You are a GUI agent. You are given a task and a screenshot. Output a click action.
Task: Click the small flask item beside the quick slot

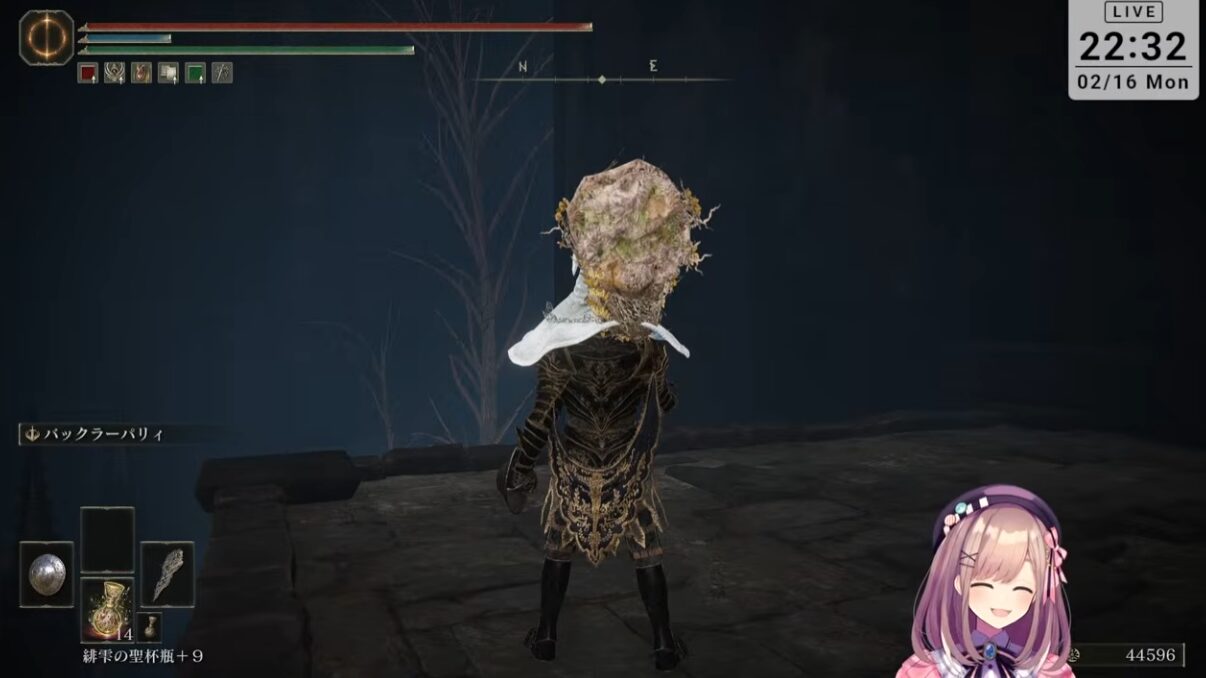coord(148,627)
